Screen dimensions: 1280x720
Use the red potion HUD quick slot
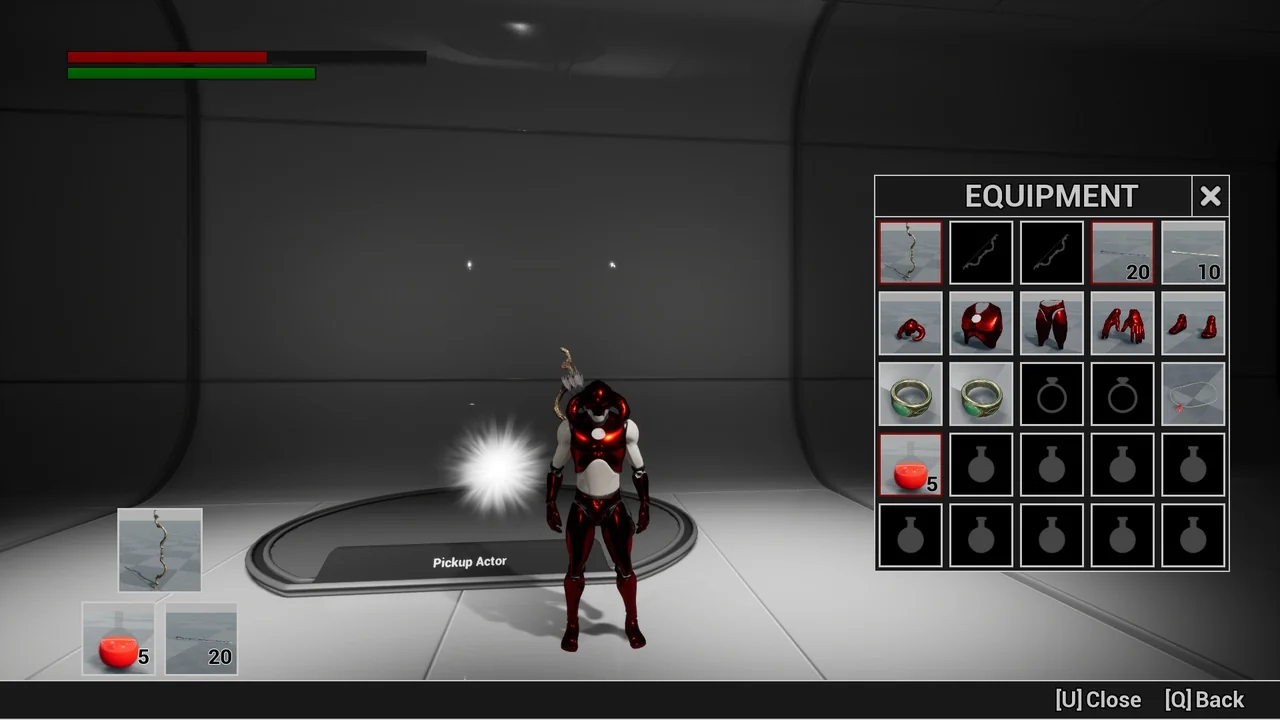(x=118, y=638)
